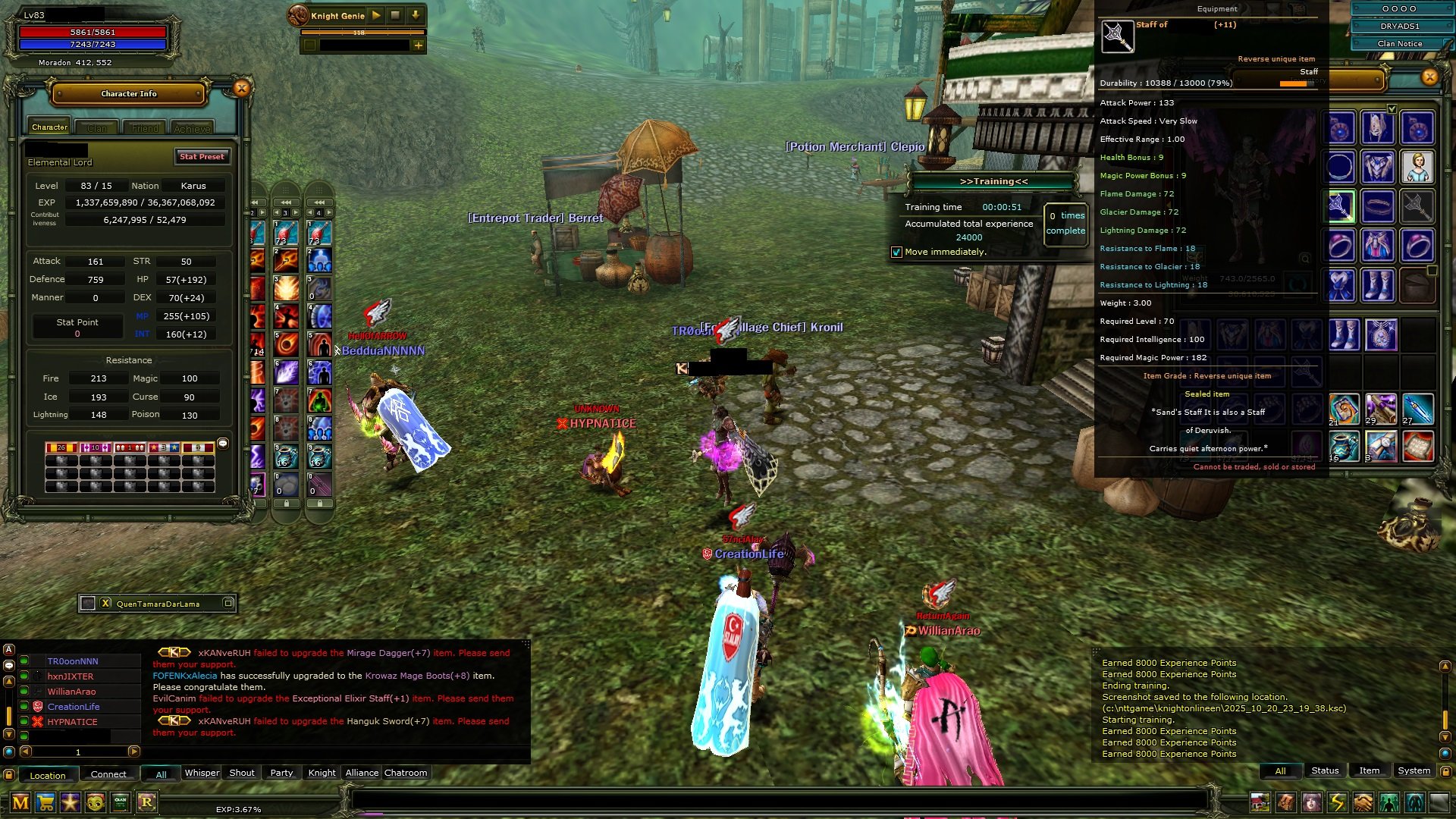Open the handshake trade icon
This screenshot has height=819, width=1456.
pyautogui.click(x=1363, y=802)
